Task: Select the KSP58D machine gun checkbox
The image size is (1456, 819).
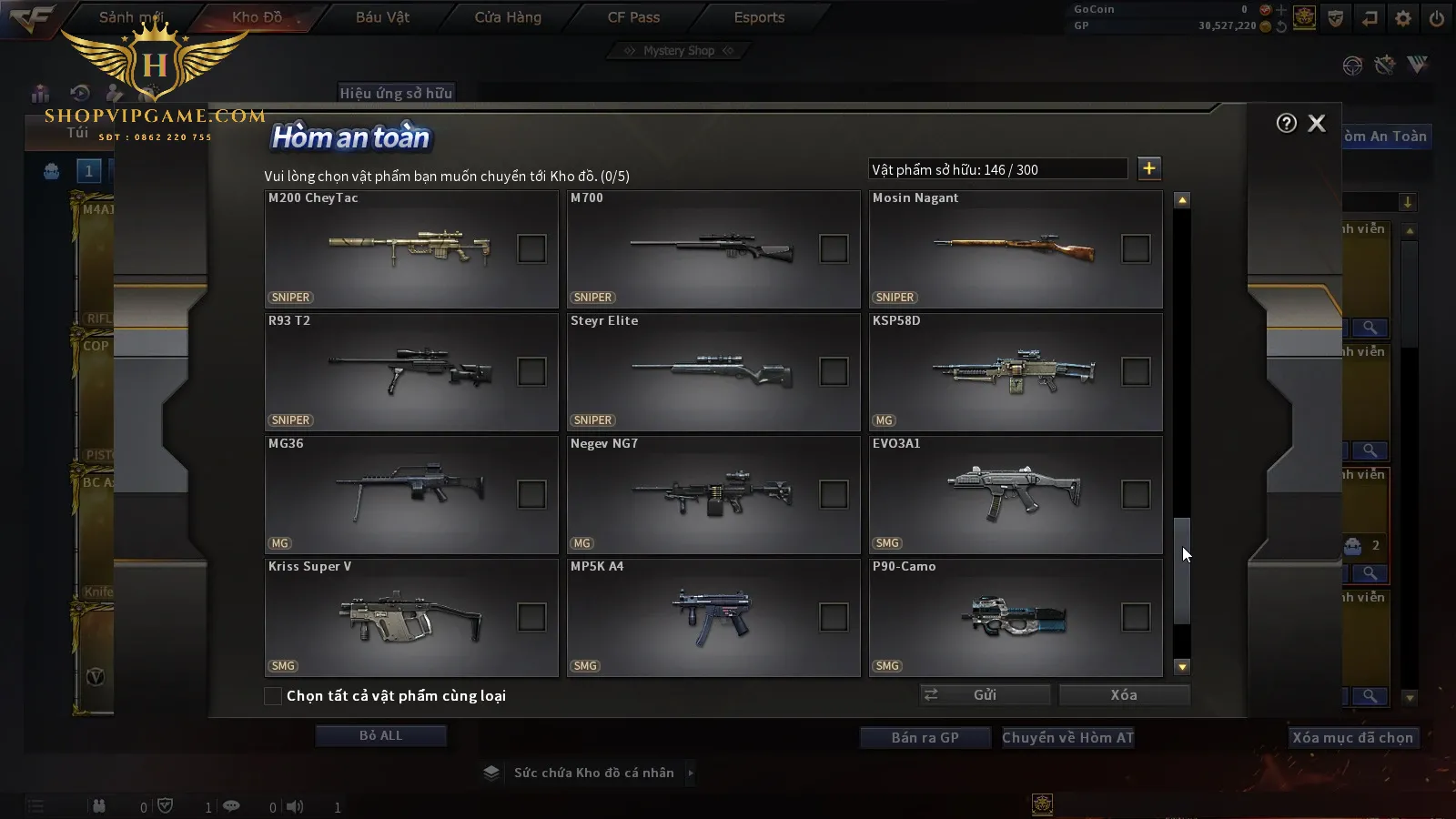Action: coord(1136,371)
